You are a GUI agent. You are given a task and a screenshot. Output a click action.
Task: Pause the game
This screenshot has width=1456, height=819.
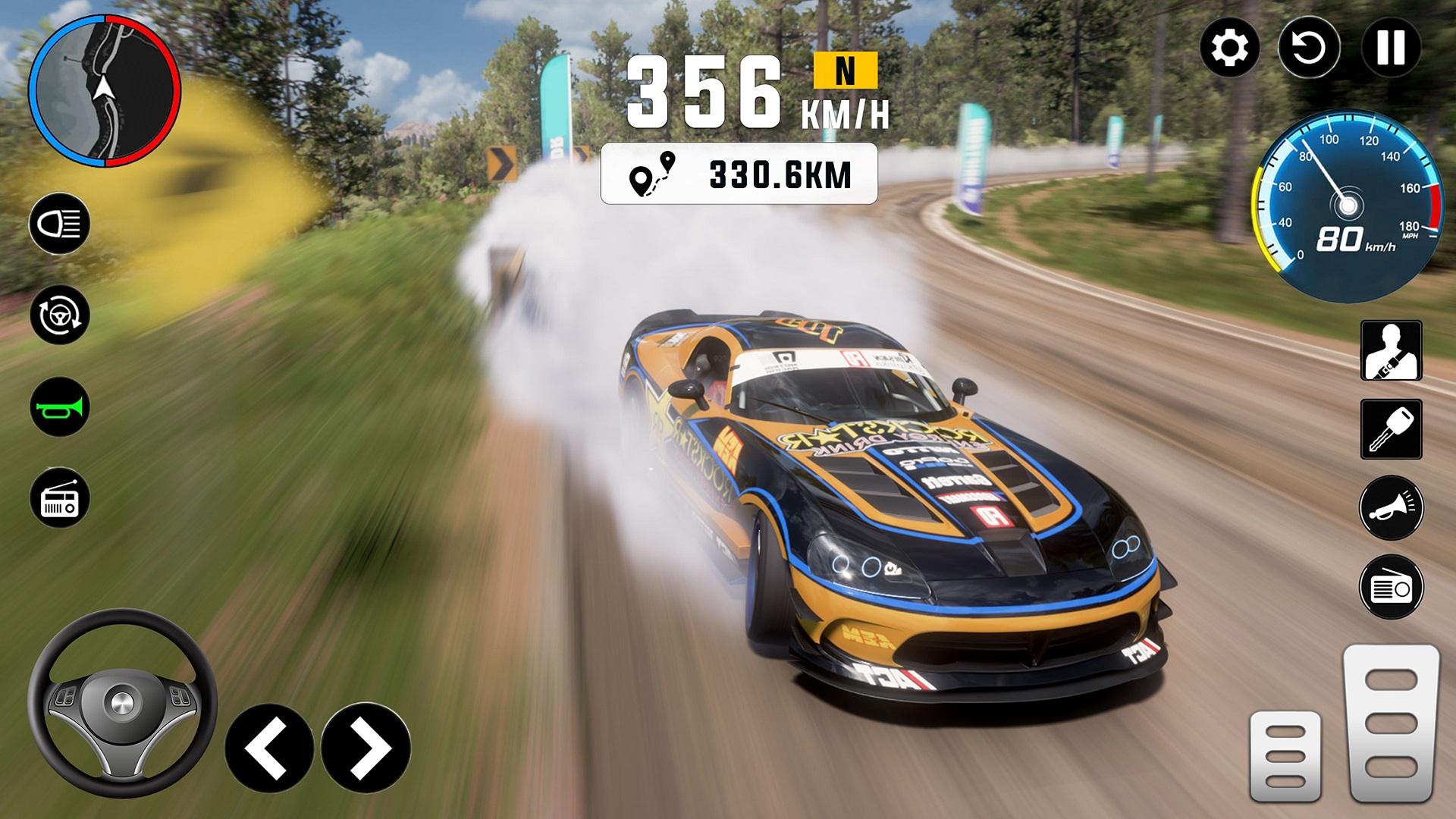[1389, 49]
